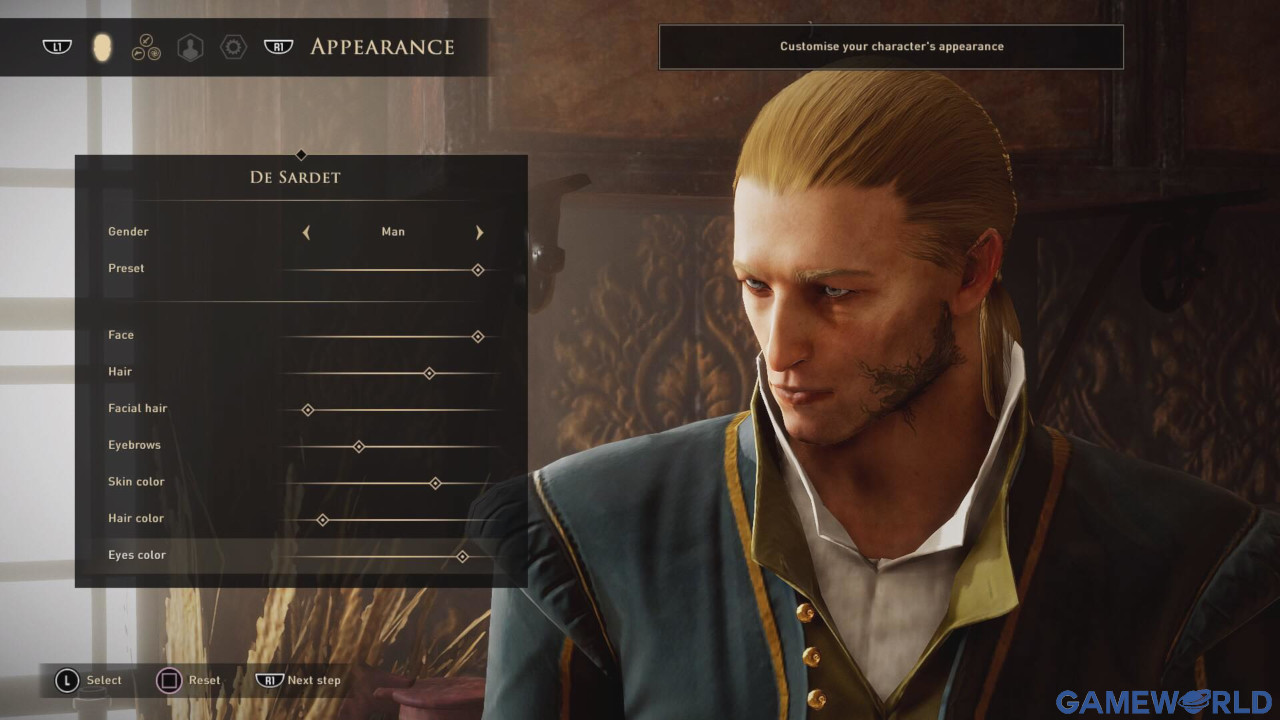
Task: Adjust the Eyebrows slider
Action: [x=359, y=446]
